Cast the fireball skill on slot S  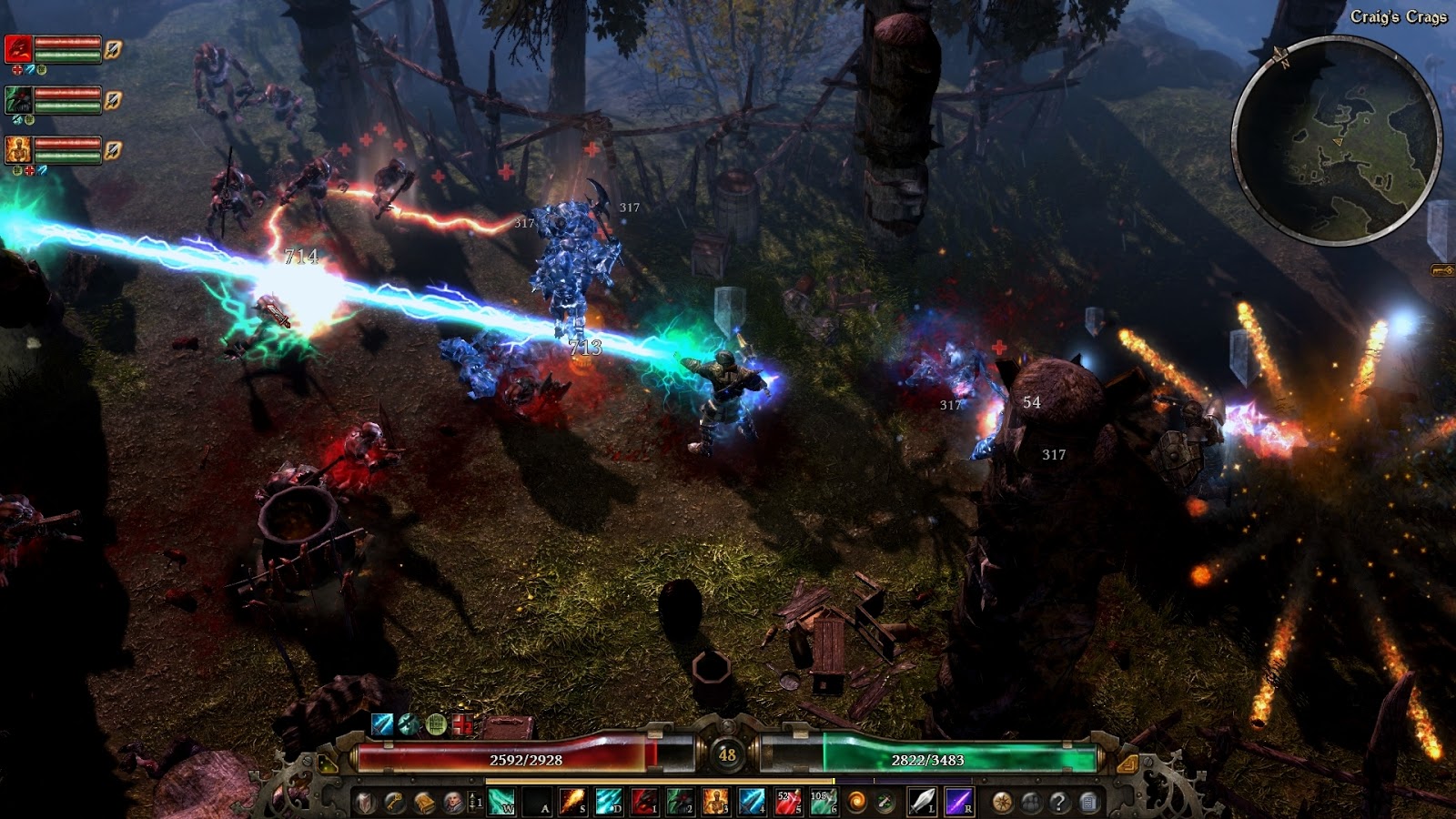point(572,802)
